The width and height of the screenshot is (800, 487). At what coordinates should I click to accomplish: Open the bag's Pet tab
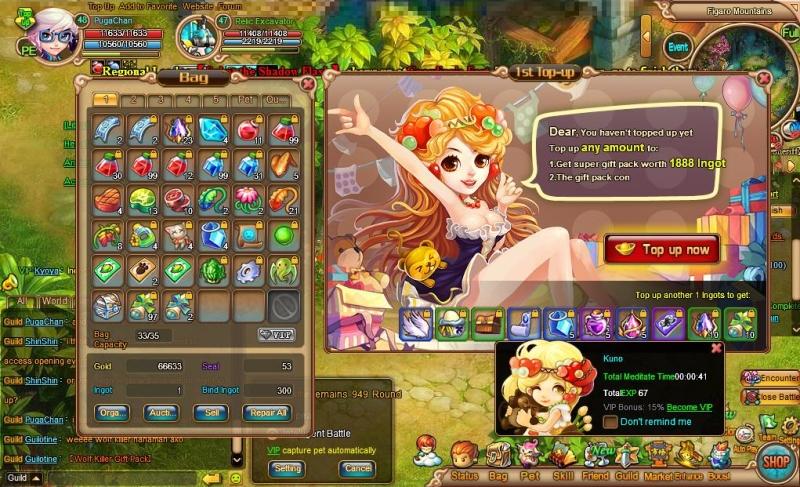(x=243, y=100)
